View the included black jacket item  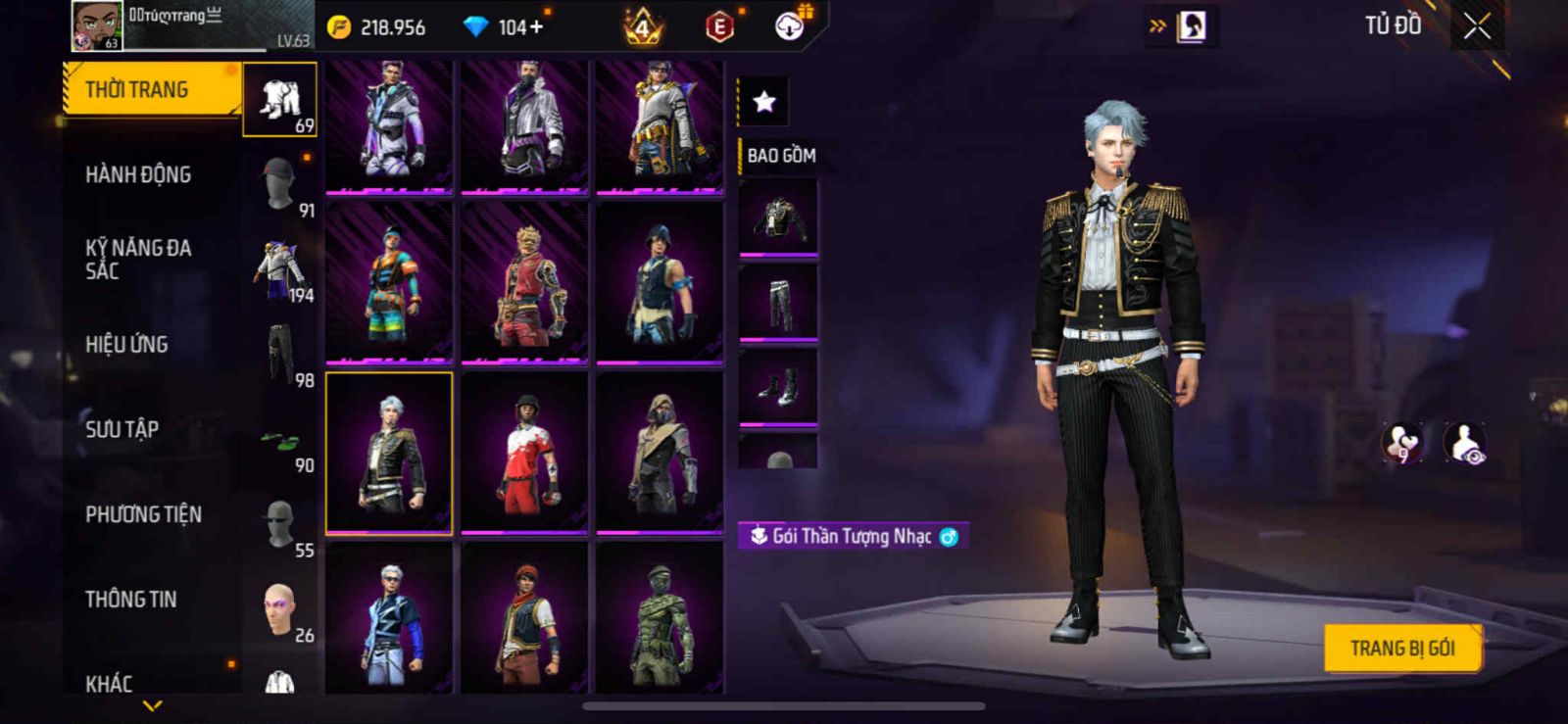(x=778, y=217)
